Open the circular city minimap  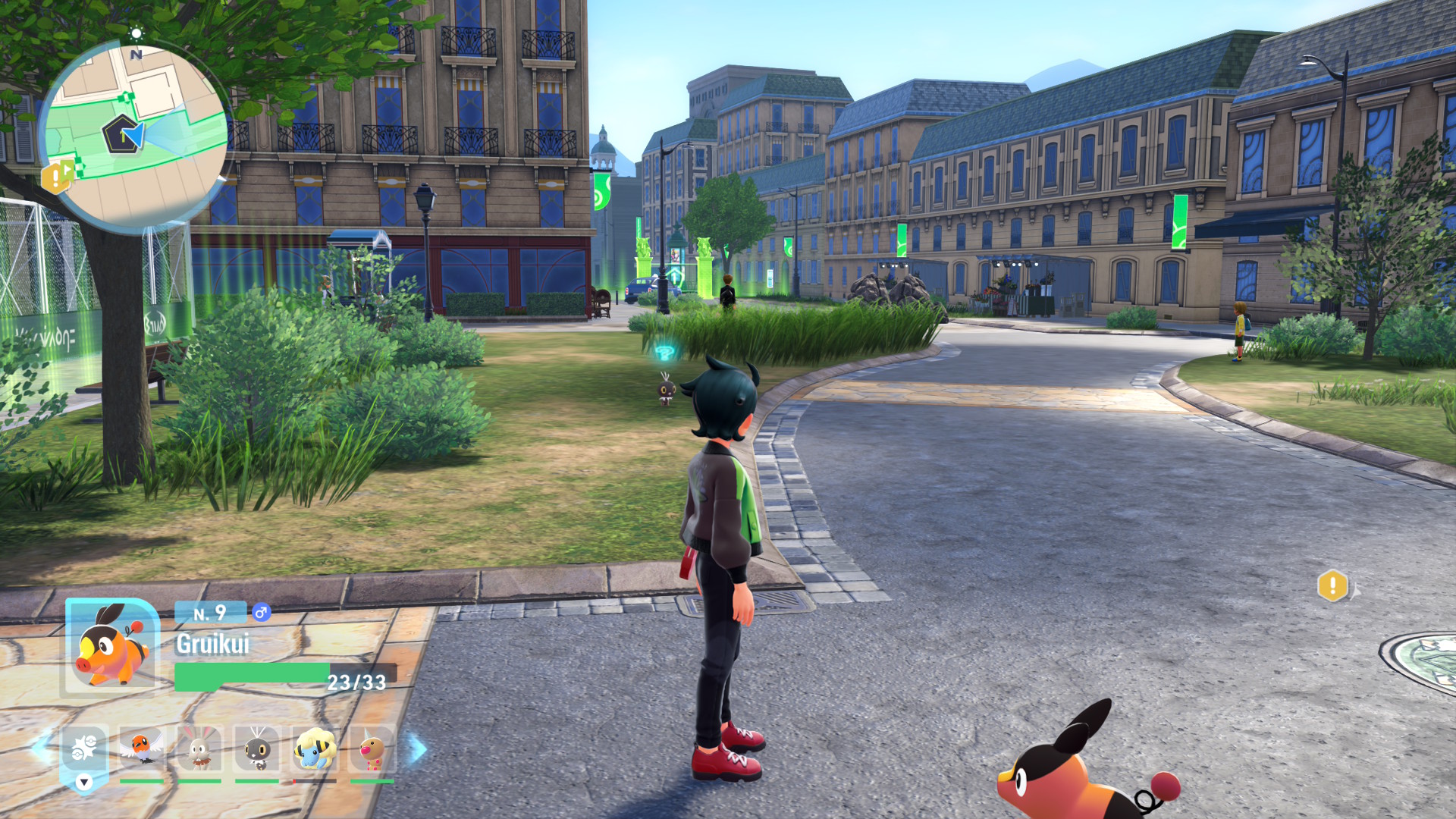(x=135, y=136)
